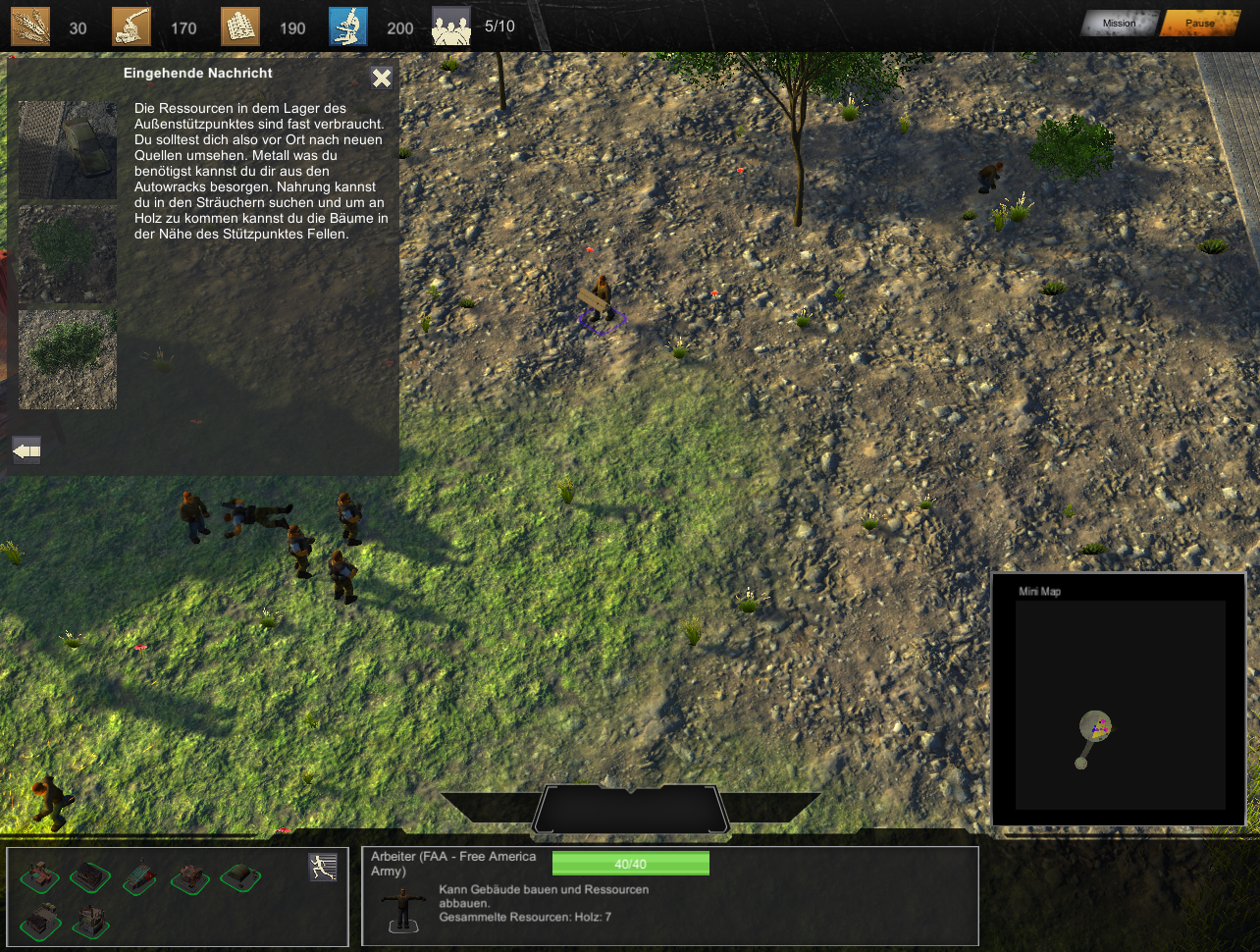Click the Arbeiter unit portrait
Viewport: 1260px width, 952px height.
[402, 908]
